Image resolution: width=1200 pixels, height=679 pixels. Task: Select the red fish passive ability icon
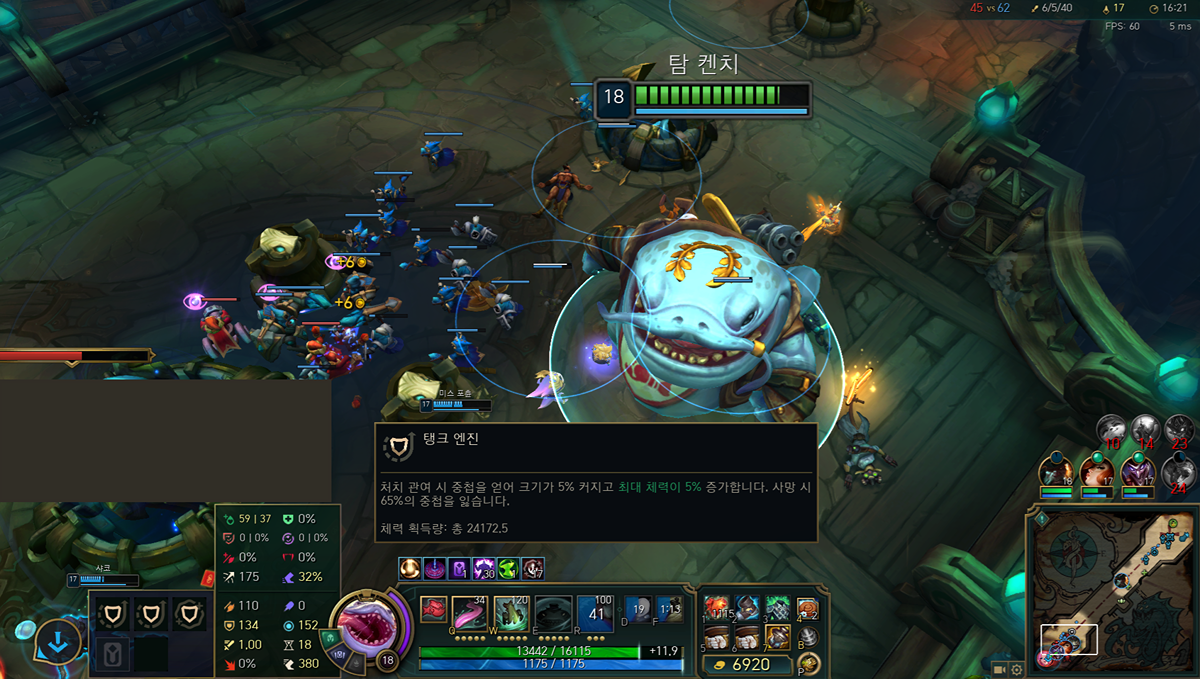(433, 608)
